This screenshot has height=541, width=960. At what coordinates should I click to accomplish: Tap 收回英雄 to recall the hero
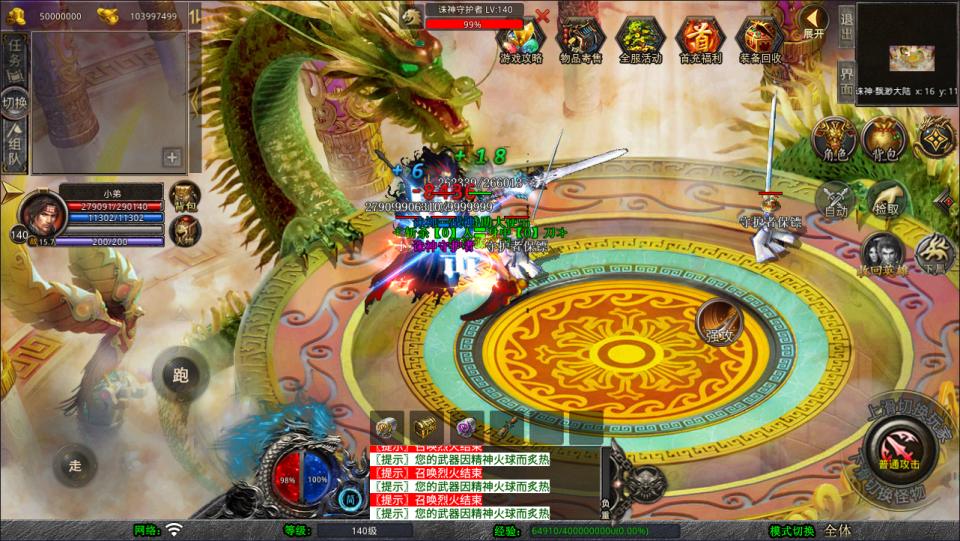click(x=881, y=255)
